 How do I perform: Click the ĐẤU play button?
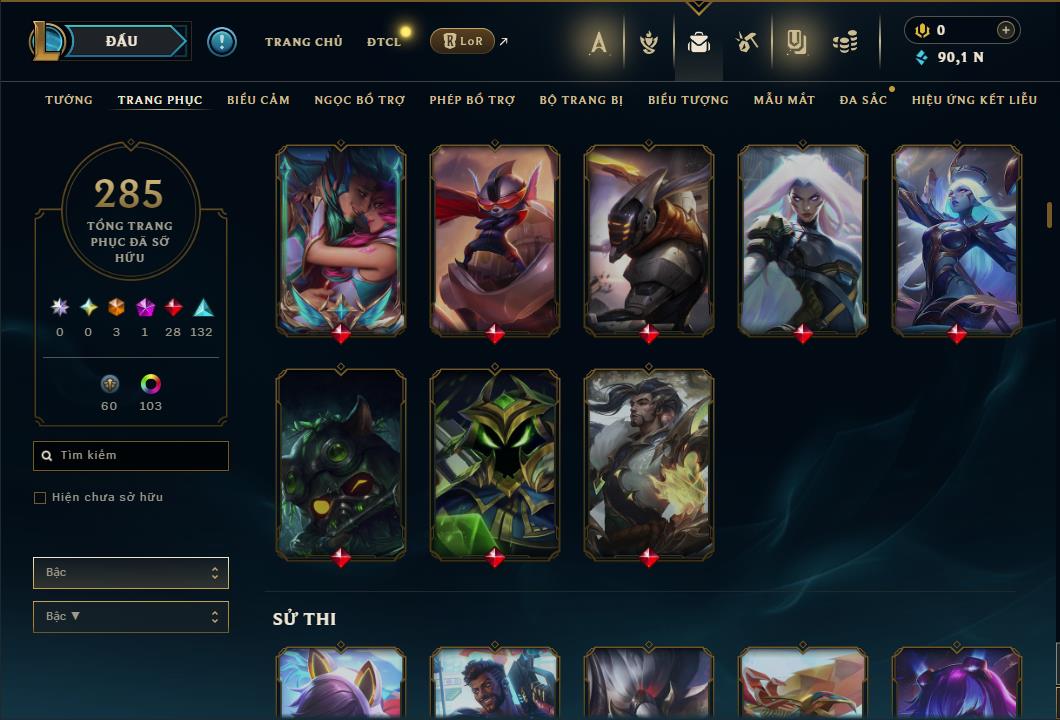(121, 41)
